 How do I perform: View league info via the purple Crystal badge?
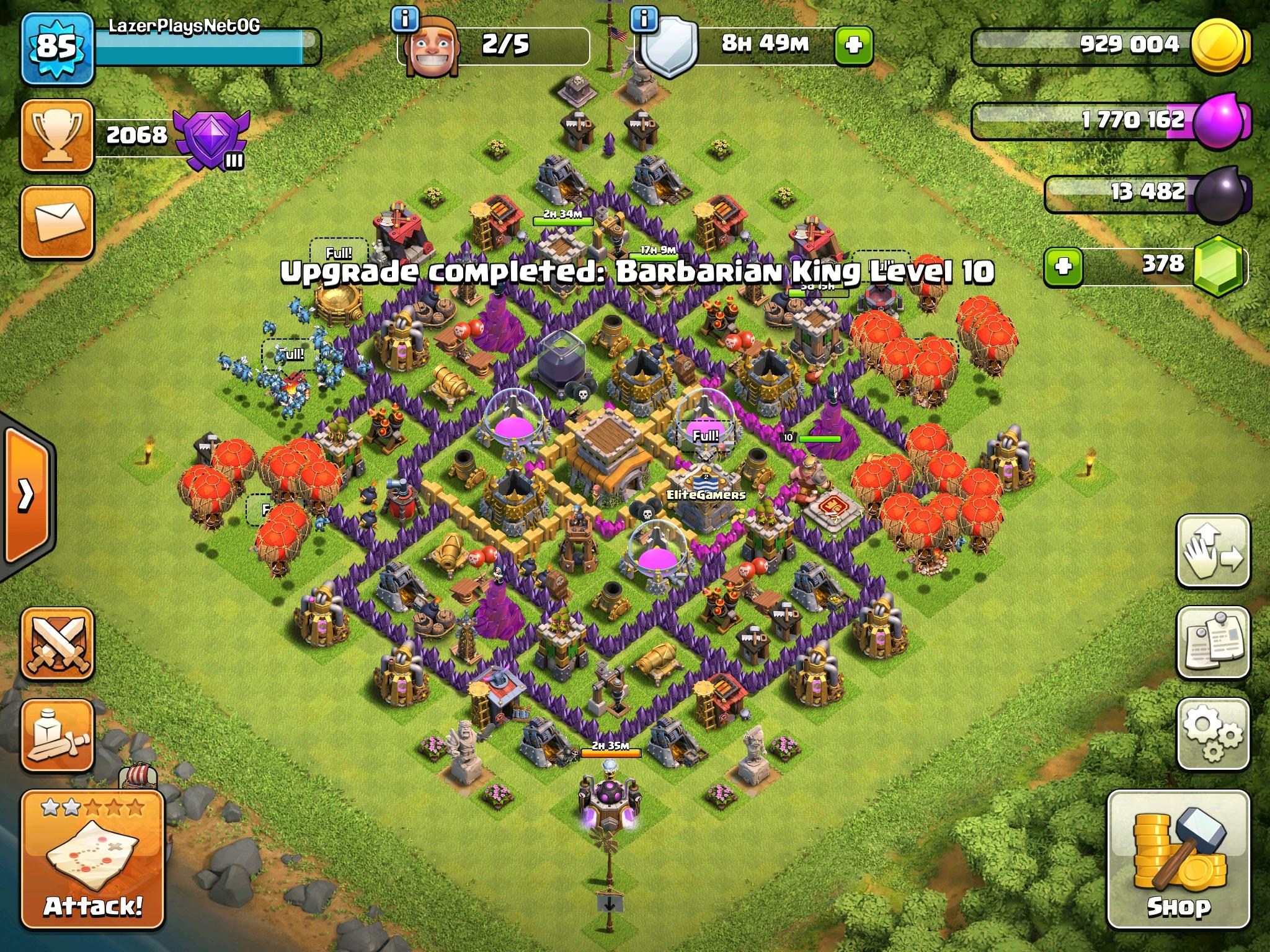coord(211,136)
